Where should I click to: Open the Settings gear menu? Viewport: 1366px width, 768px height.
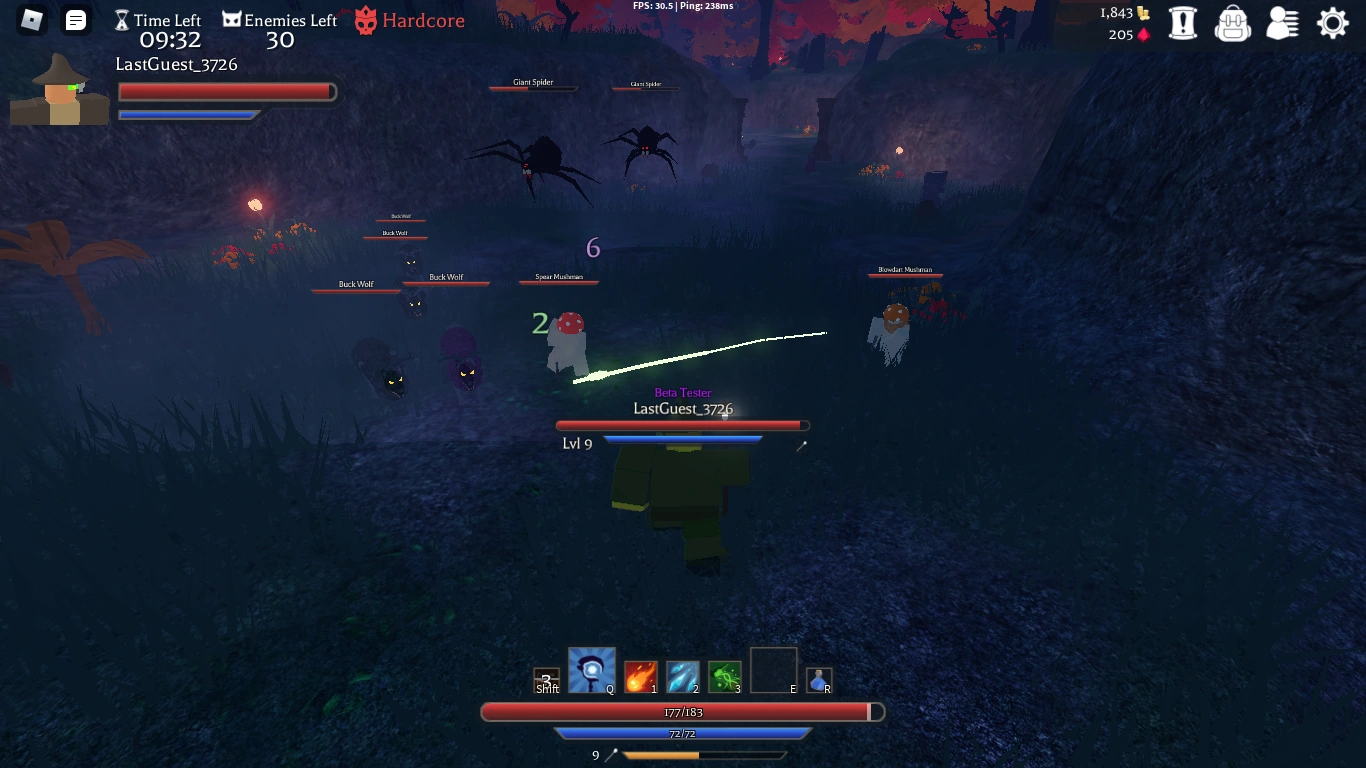coord(1332,22)
